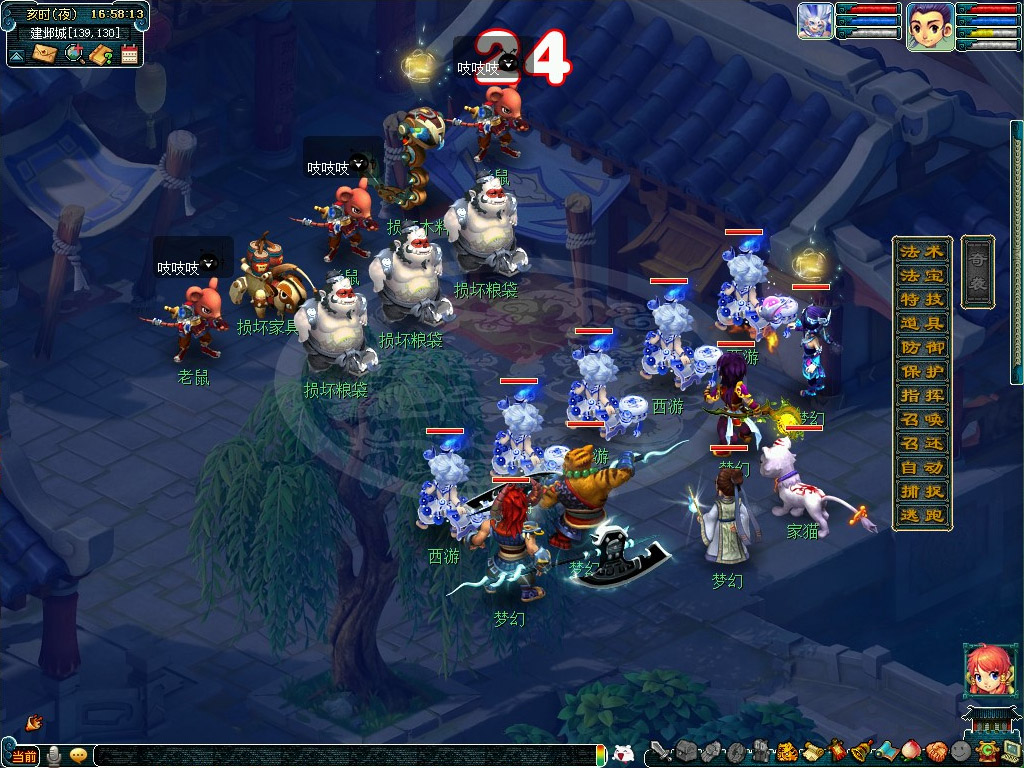
Task: Open the calendar icon
Action: click(129, 54)
